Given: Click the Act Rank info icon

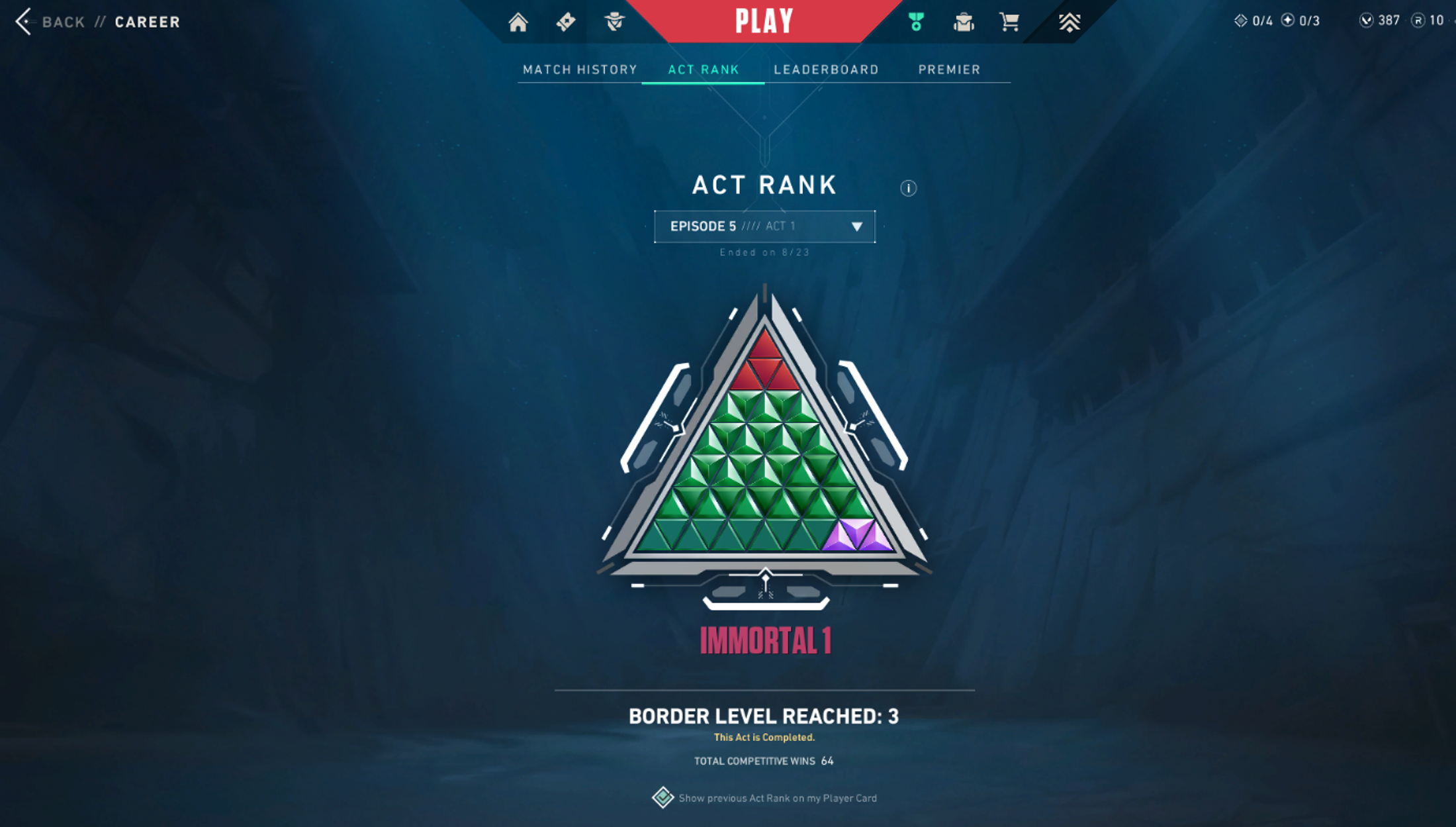Looking at the screenshot, I should (908, 187).
